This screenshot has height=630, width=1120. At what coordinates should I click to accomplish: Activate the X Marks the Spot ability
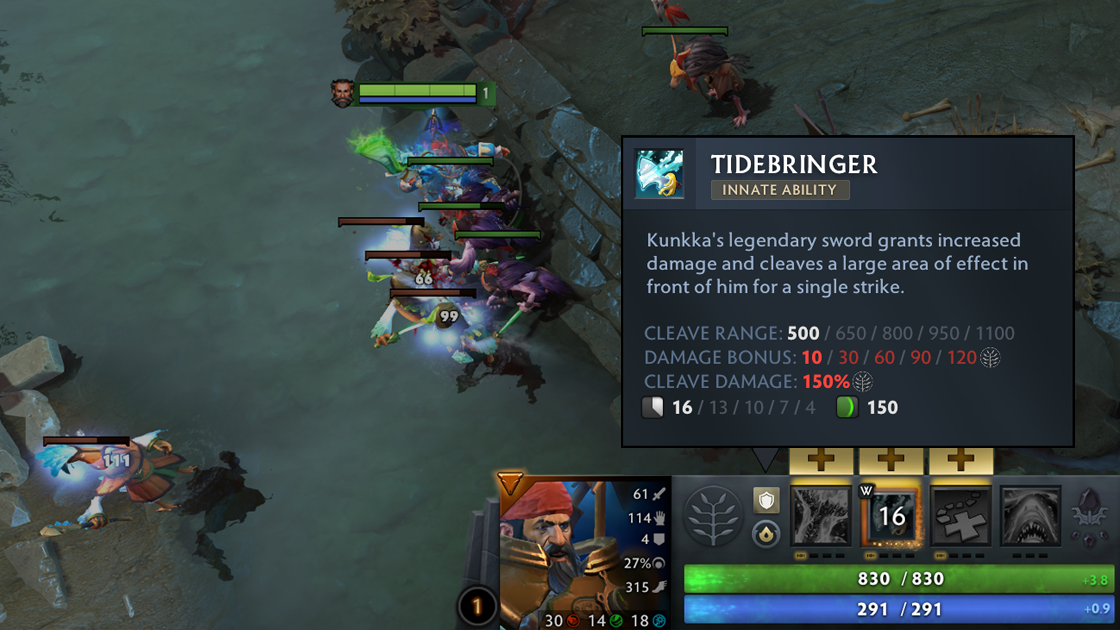(961, 517)
